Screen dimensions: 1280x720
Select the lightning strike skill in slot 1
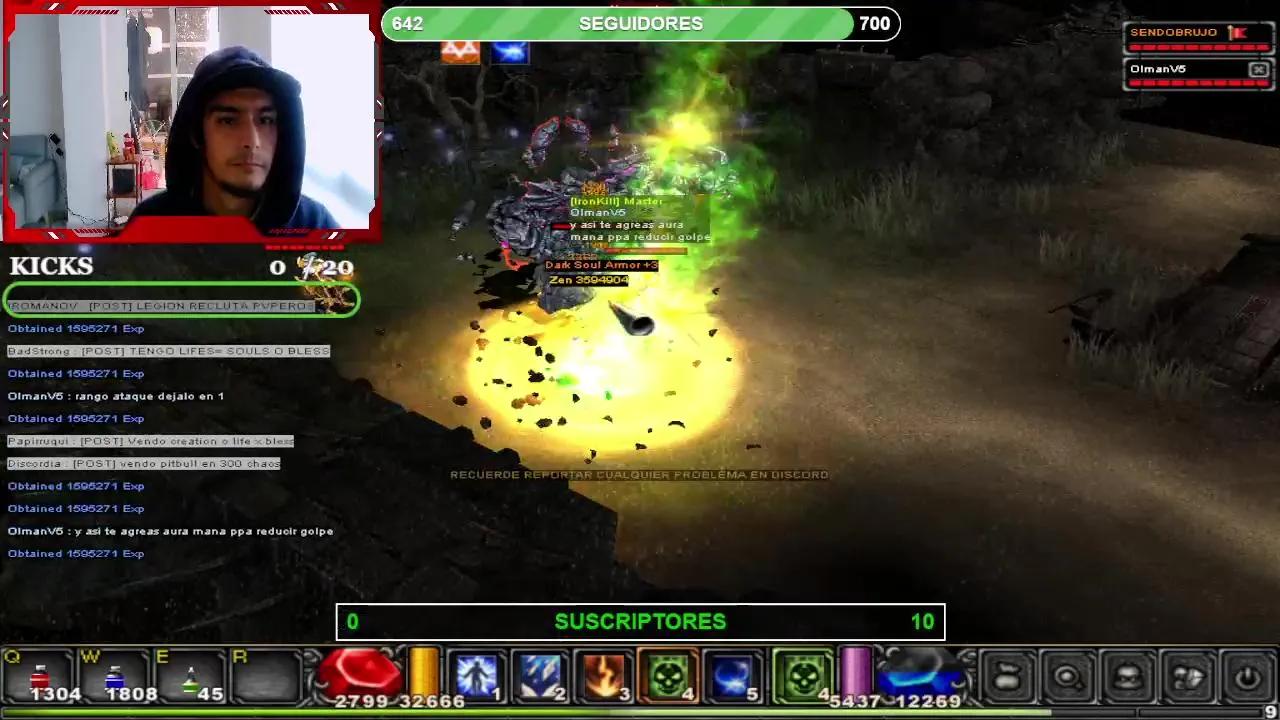point(477,675)
